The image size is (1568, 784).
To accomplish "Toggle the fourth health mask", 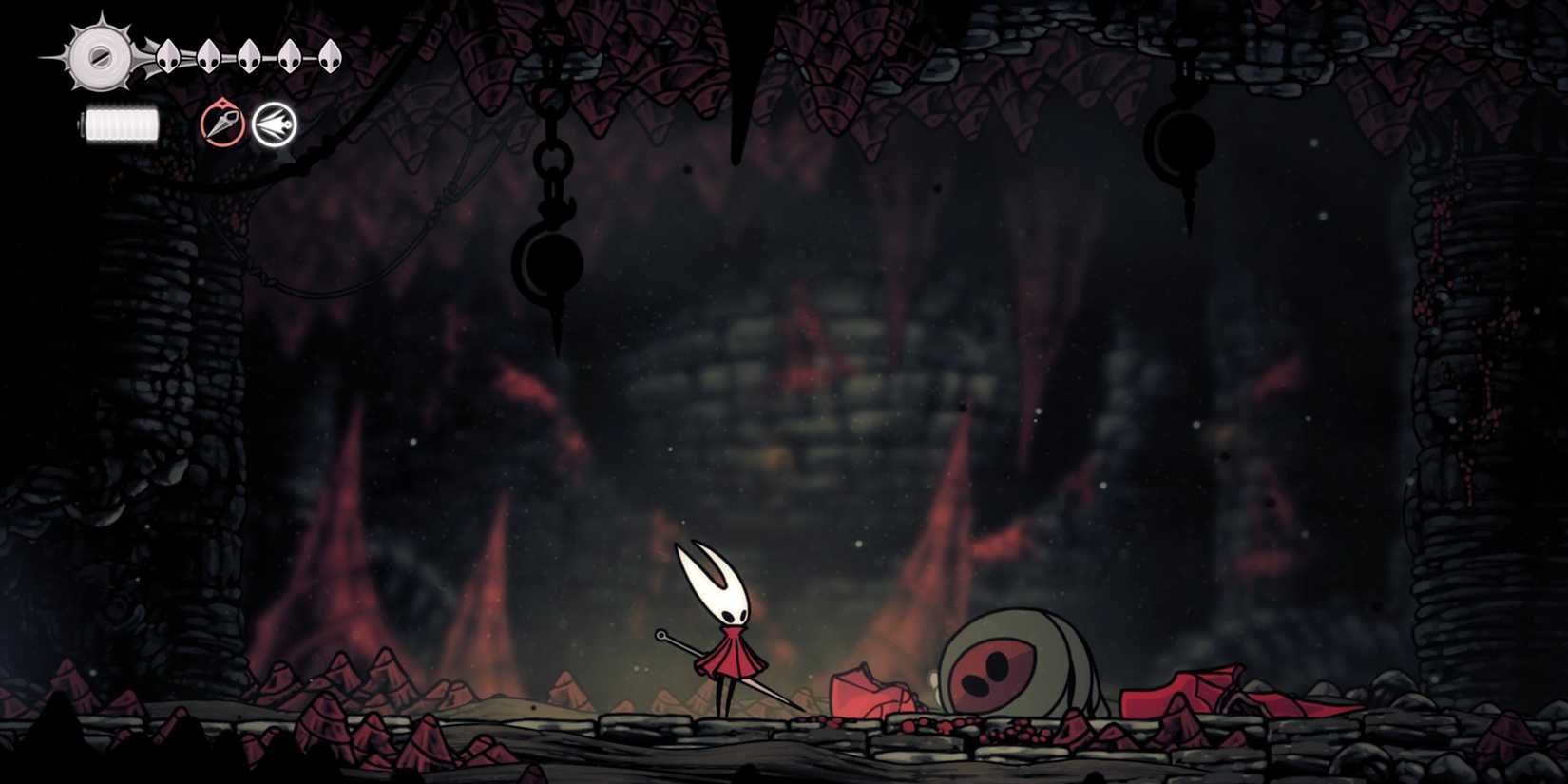I will point(290,55).
